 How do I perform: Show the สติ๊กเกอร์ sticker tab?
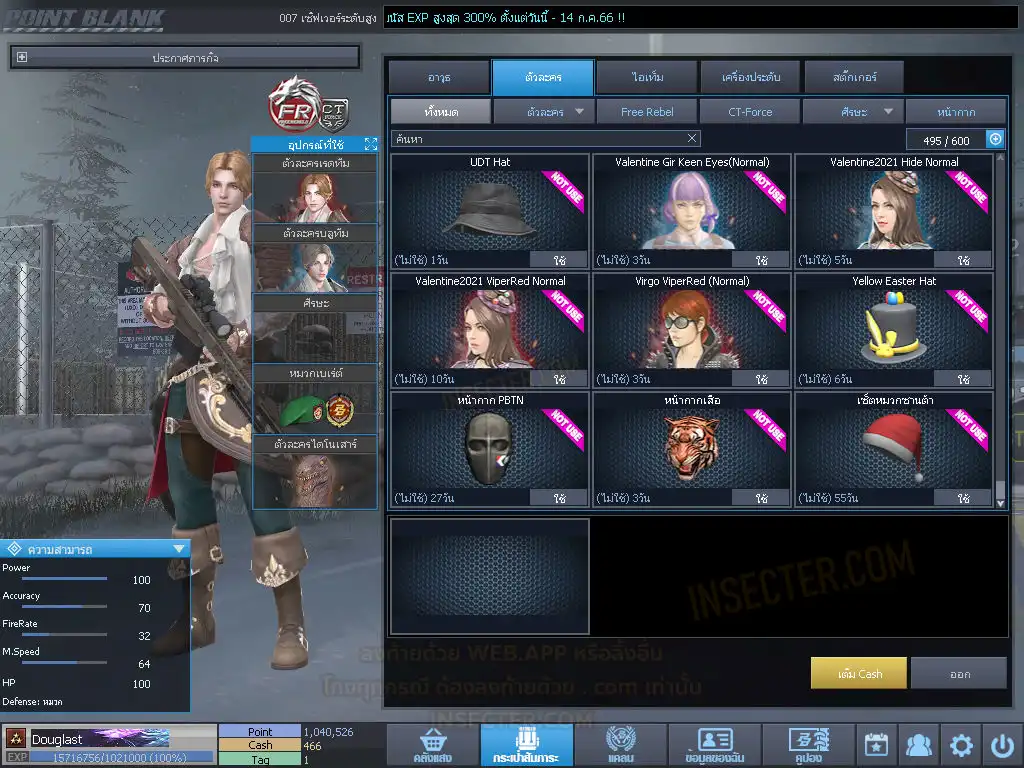pos(854,77)
